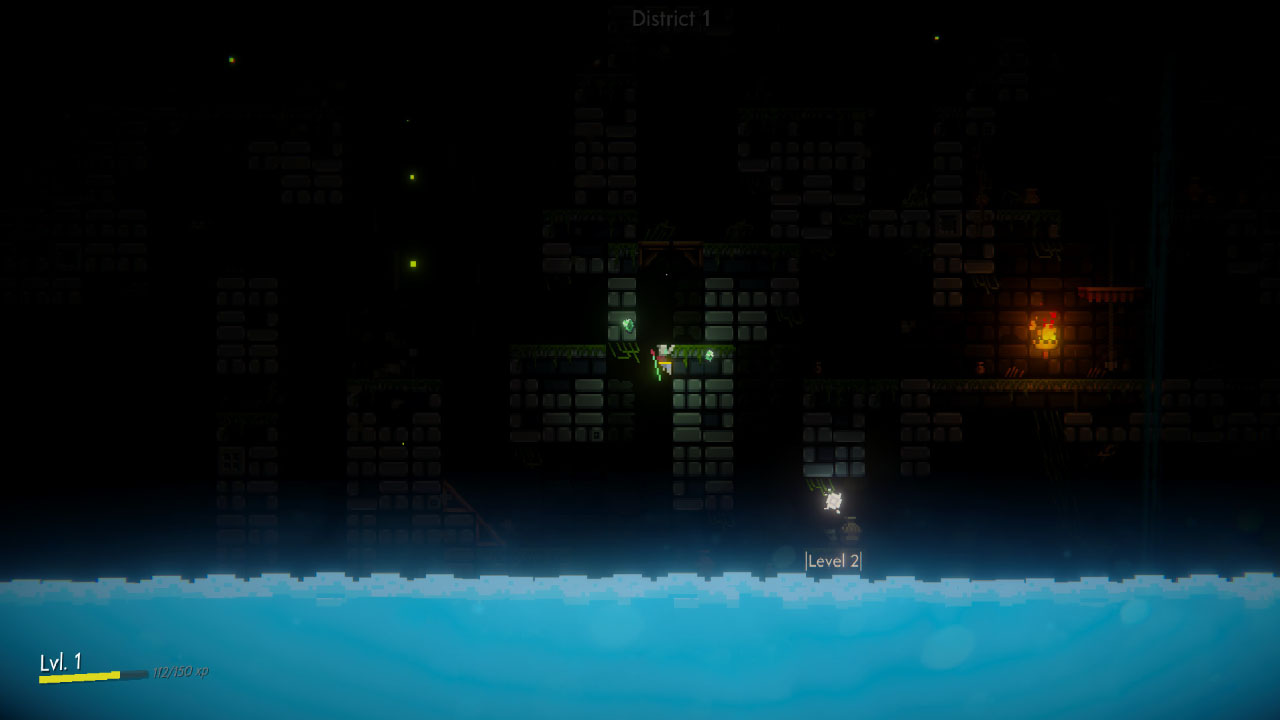Click the burning torch on the right wall
This screenshot has height=720, width=1280.
1046,332
